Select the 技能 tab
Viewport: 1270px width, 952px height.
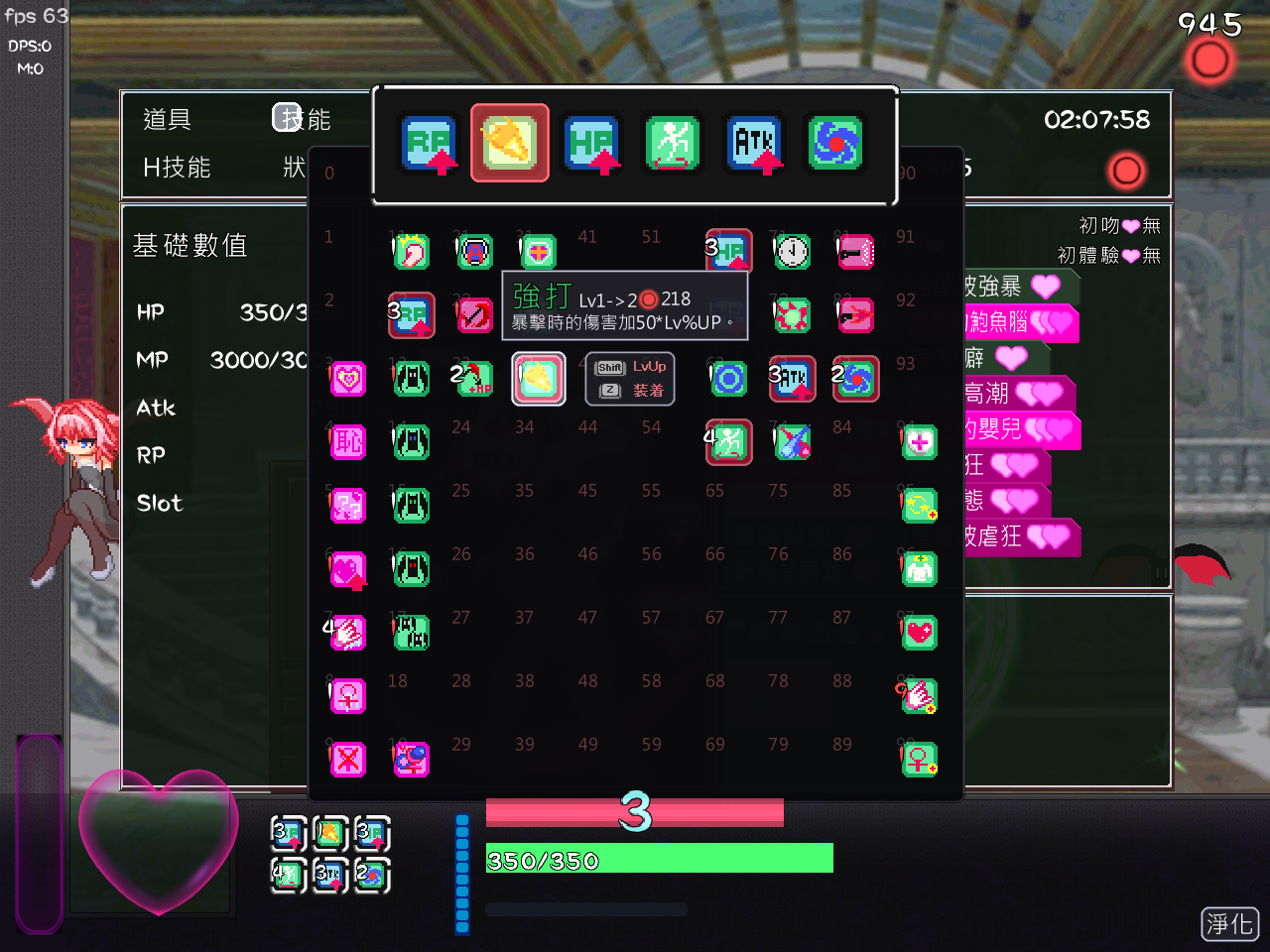click(x=302, y=119)
